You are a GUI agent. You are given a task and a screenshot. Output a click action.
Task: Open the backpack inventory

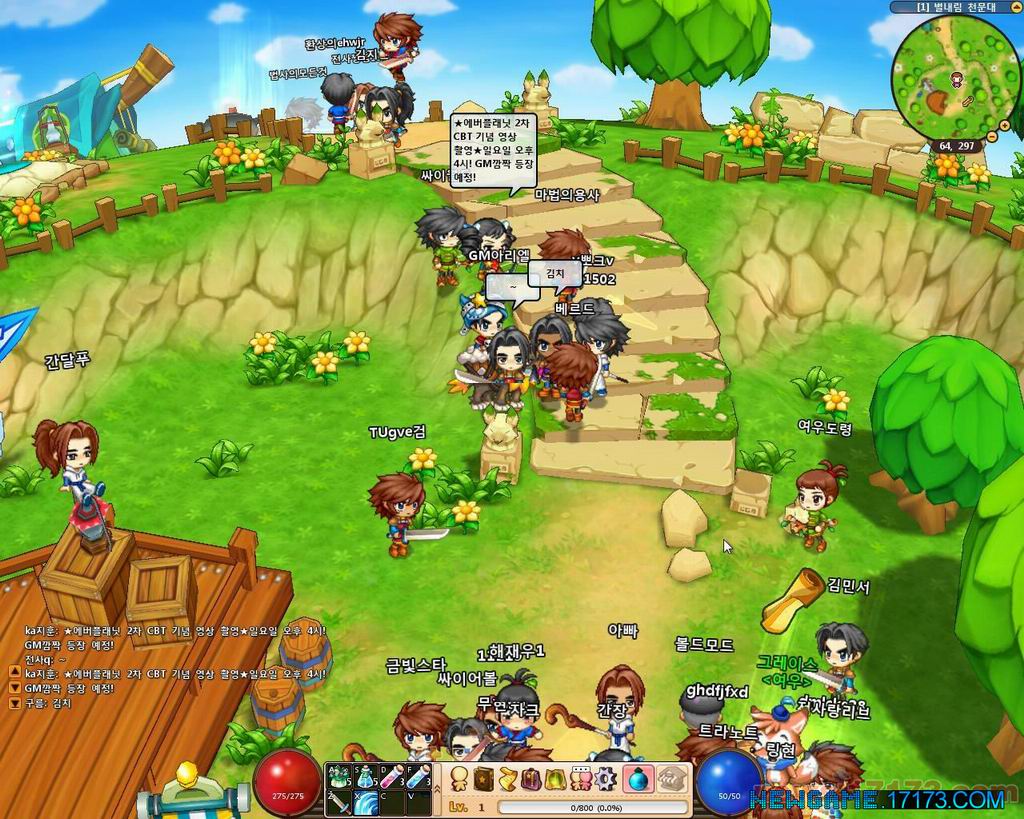(533, 777)
